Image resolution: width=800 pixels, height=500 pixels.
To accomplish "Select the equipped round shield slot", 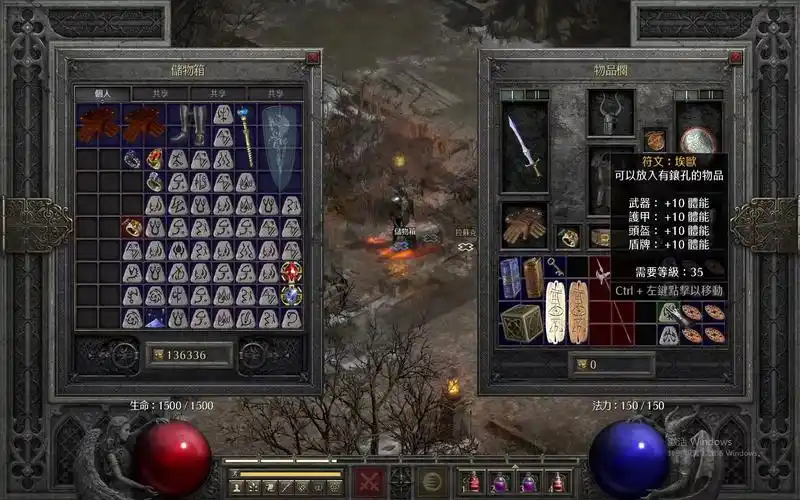I will [697, 140].
